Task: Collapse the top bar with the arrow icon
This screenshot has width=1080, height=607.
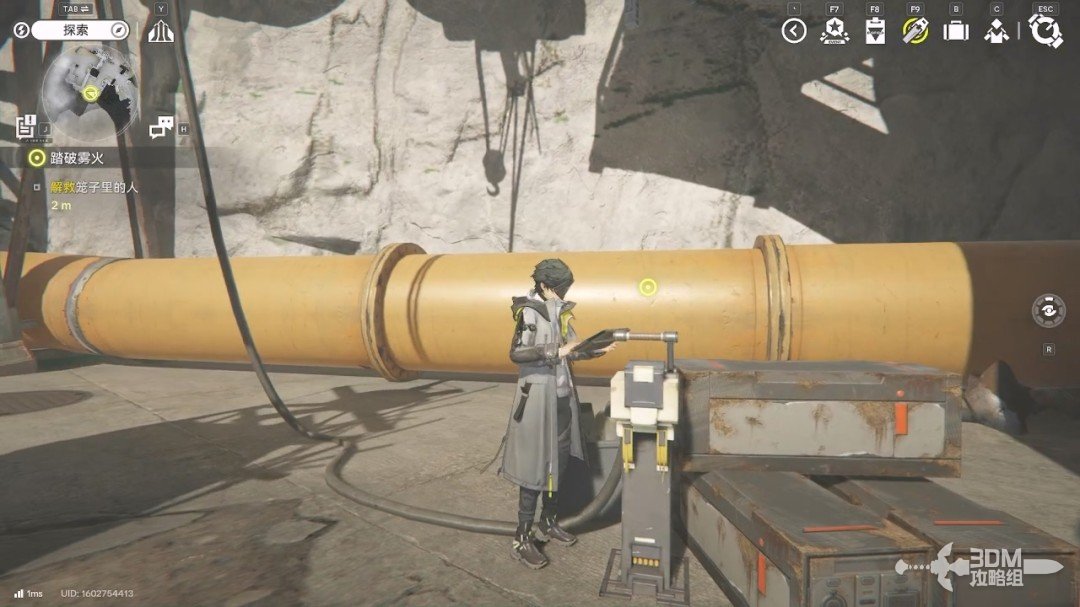Action: [794, 31]
